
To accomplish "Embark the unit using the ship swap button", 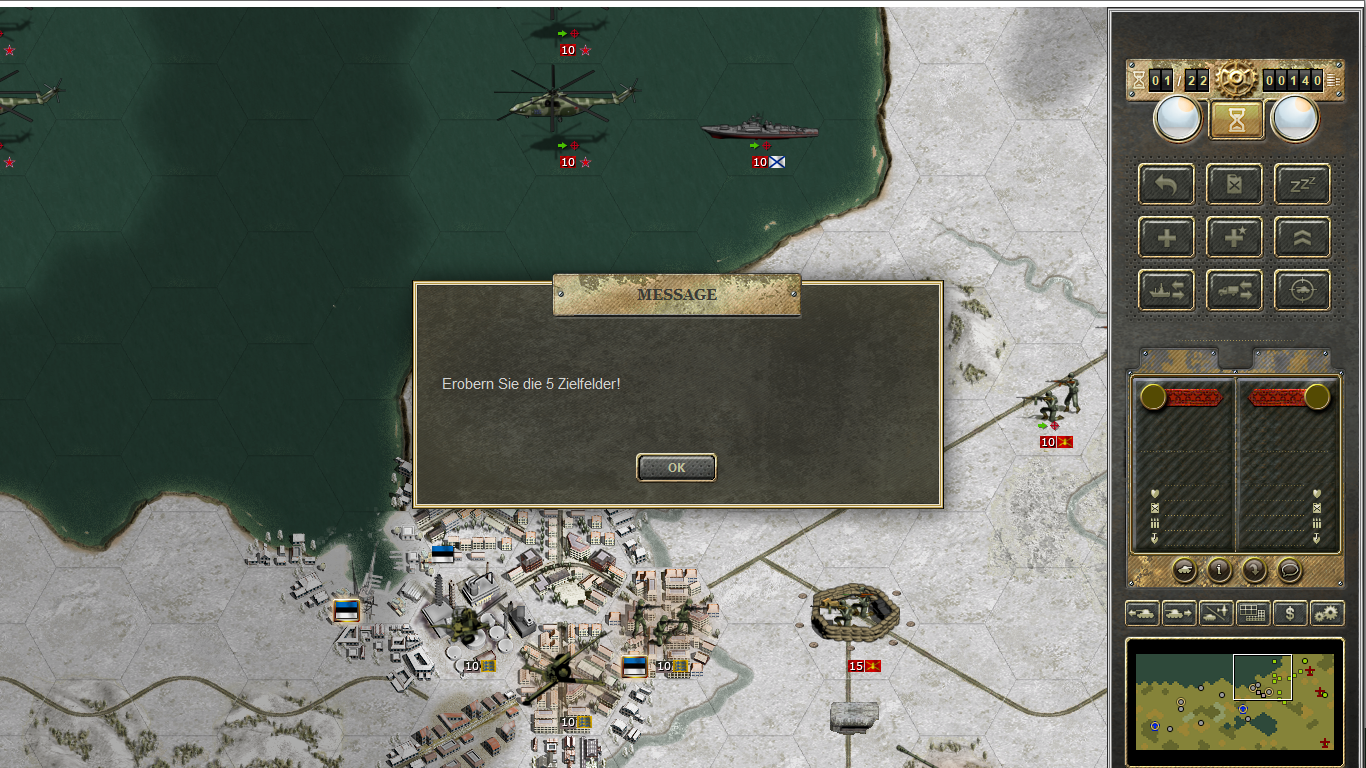I will (1166, 291).
